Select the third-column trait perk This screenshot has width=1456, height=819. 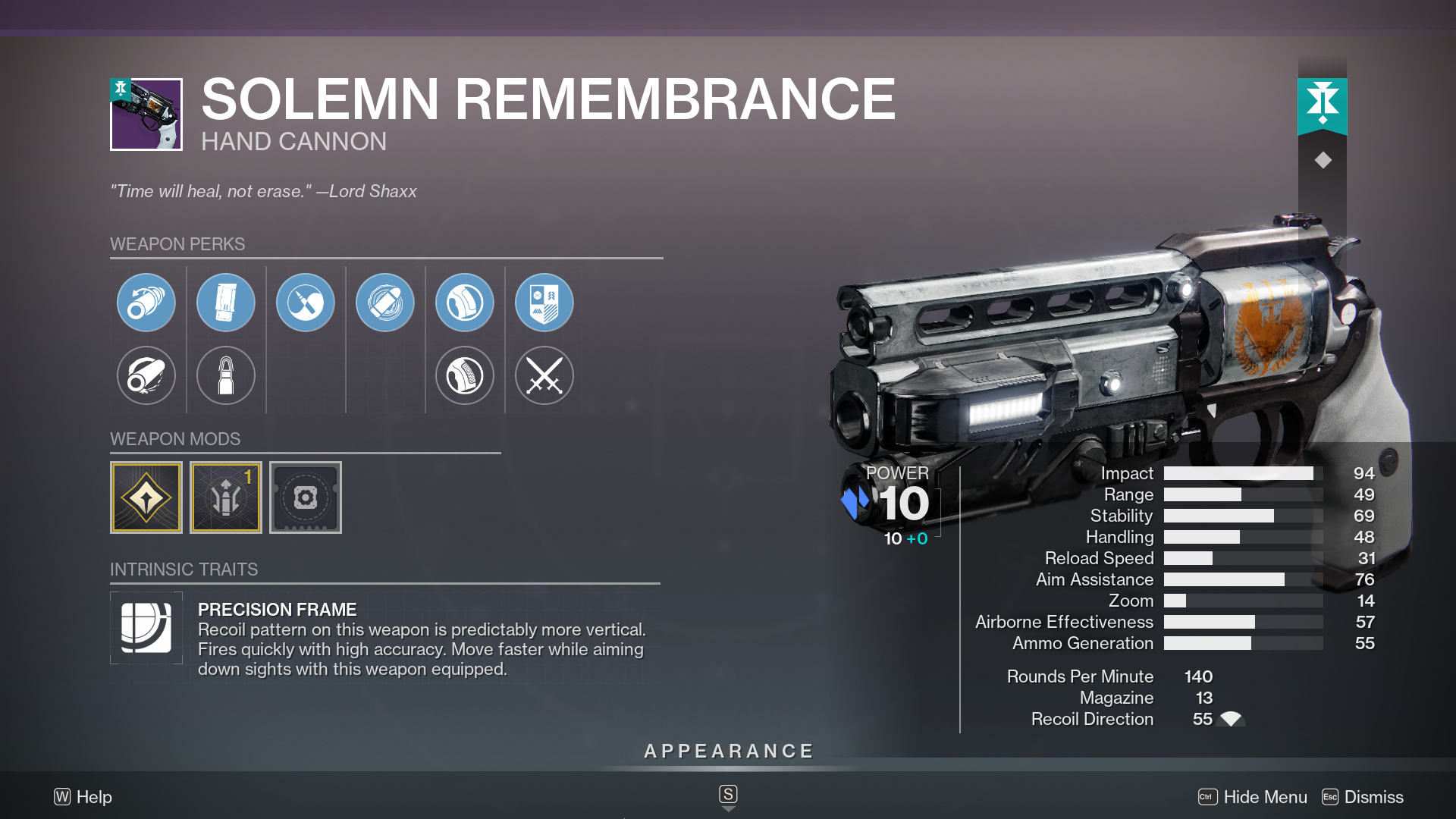pyautogui.click(x=306, y=302)
